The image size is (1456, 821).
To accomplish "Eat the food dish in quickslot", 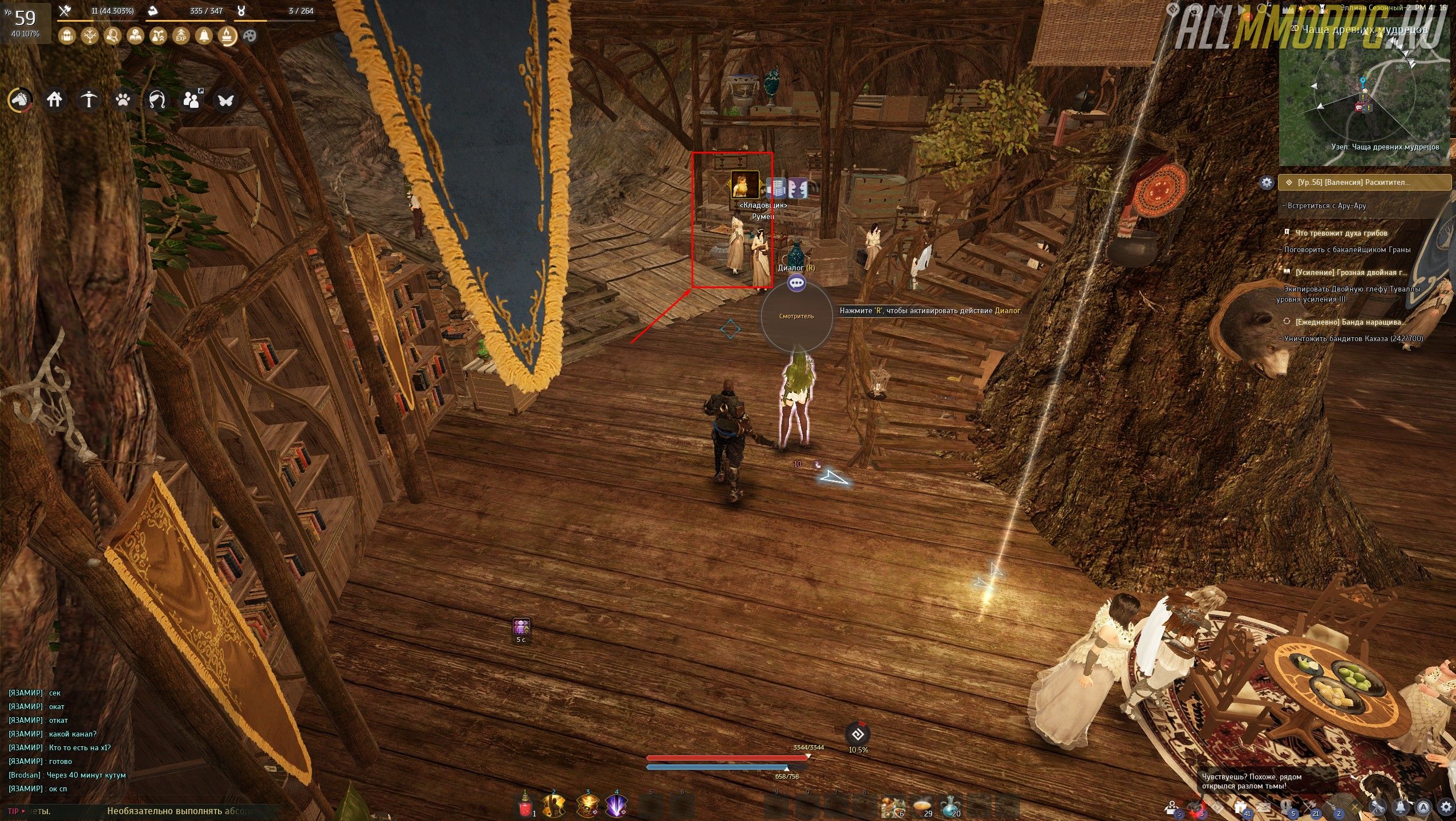I will point(921,806).
